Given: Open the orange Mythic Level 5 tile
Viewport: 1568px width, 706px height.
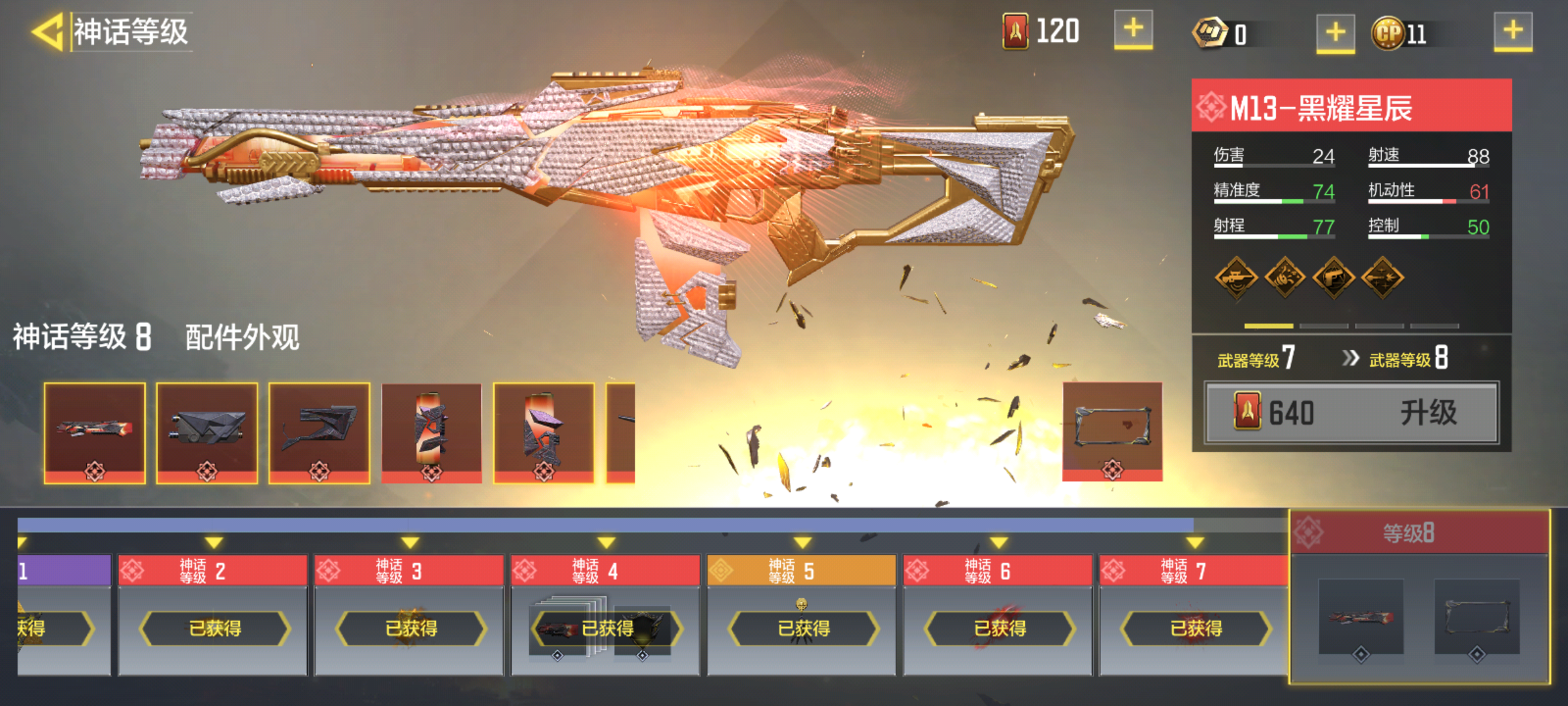Looking at the screenshot, I should point(802,614).
